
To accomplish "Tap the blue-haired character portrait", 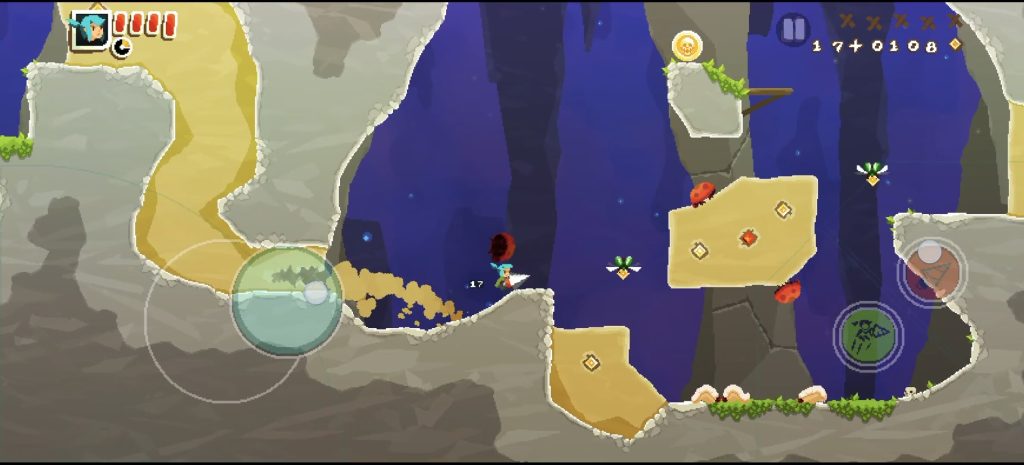I will 90,29.
